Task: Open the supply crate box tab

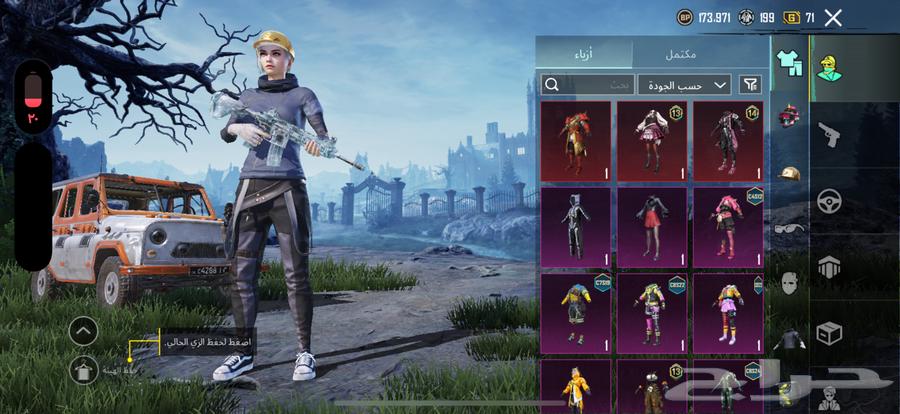Action: (829, 333)
